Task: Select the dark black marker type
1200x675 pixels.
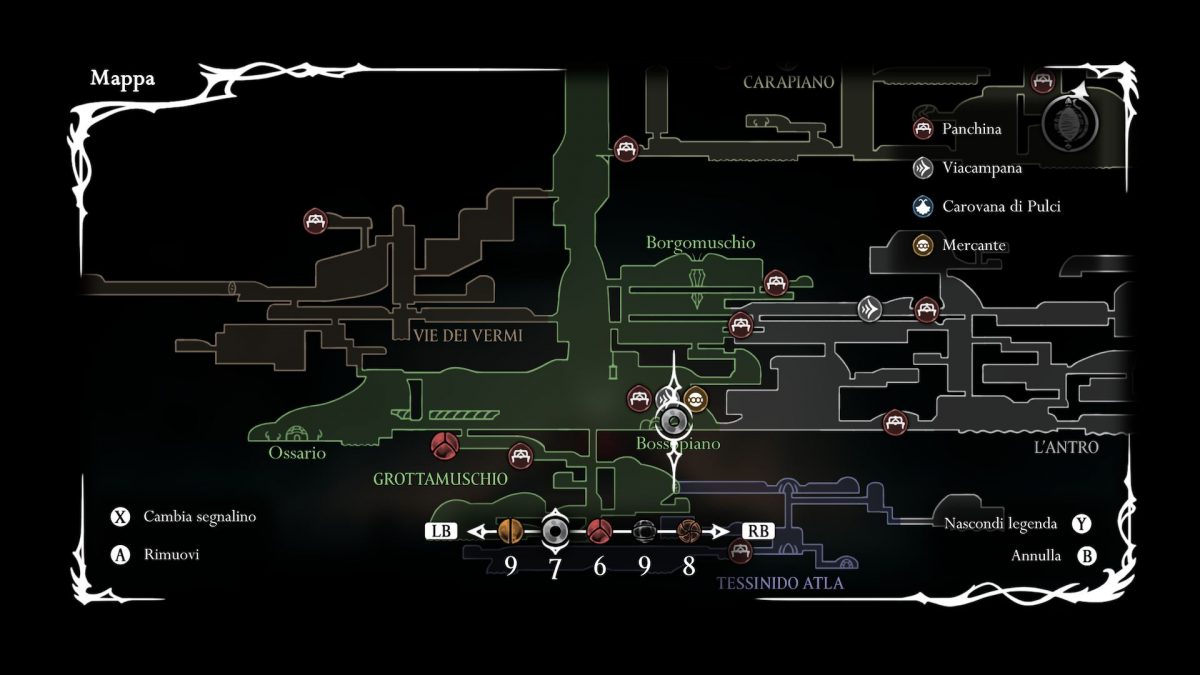Action: (644, 531)
